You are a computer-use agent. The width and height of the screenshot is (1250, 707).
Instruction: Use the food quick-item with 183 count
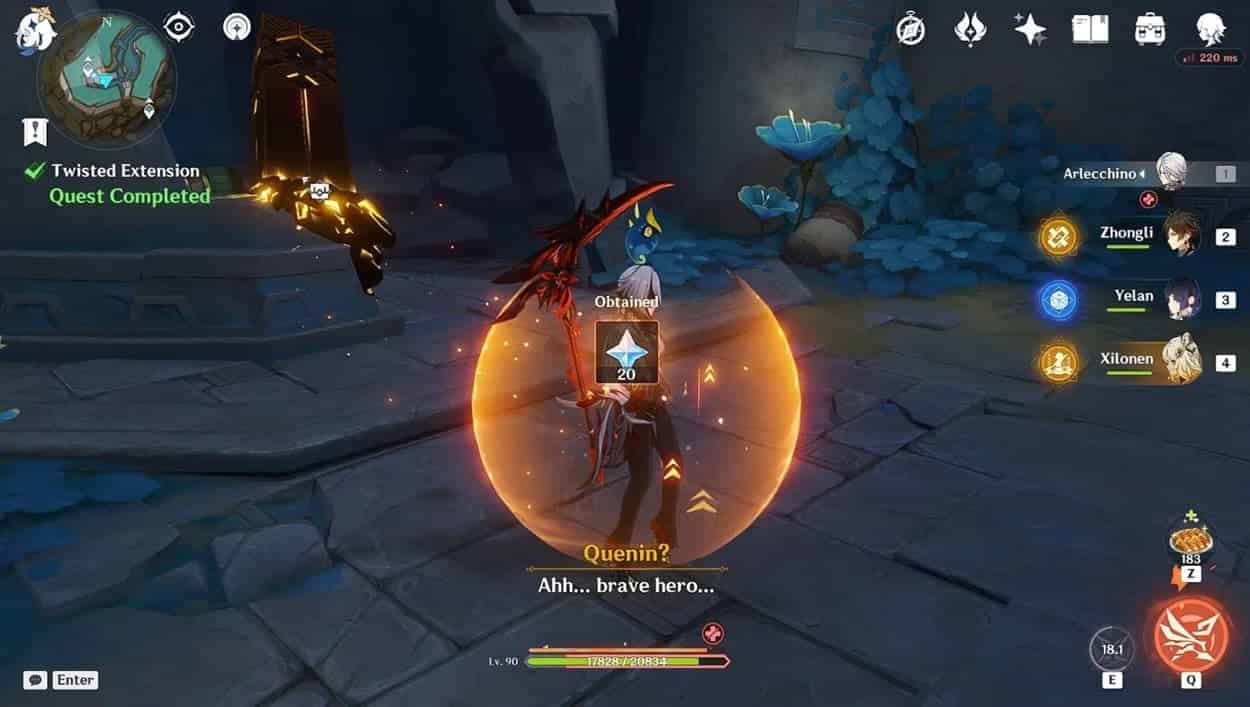[1190, 542]
